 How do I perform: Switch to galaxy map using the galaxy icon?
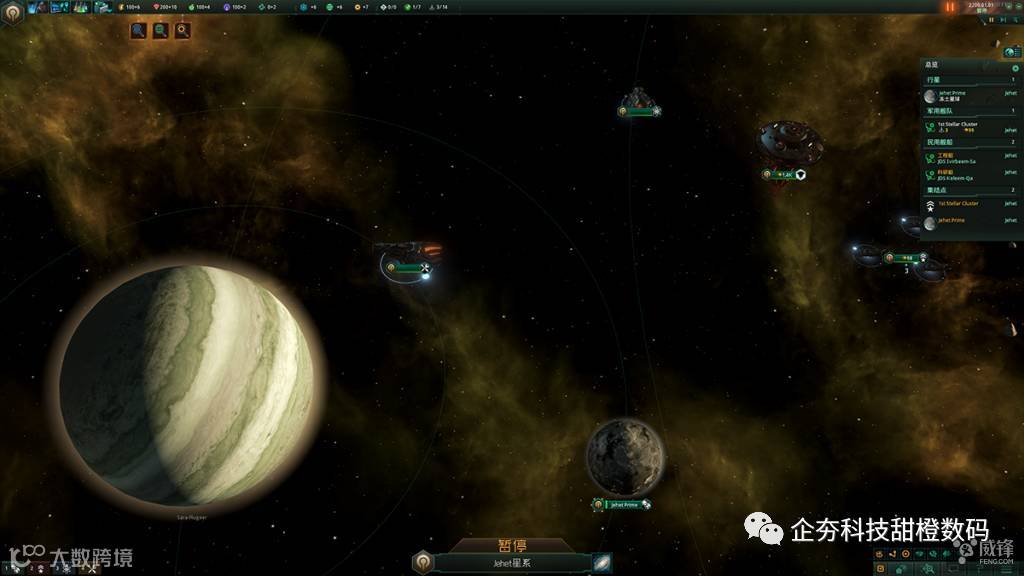pos(601,562)
